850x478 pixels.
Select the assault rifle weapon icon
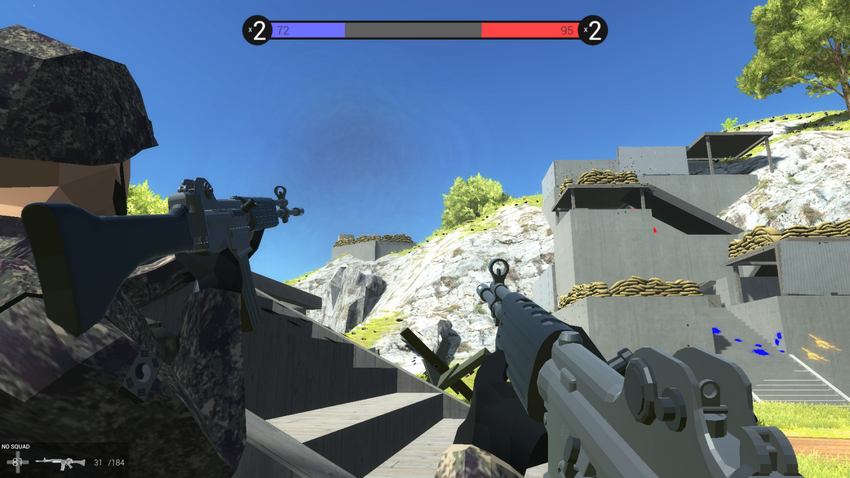[x=60, y=463]
